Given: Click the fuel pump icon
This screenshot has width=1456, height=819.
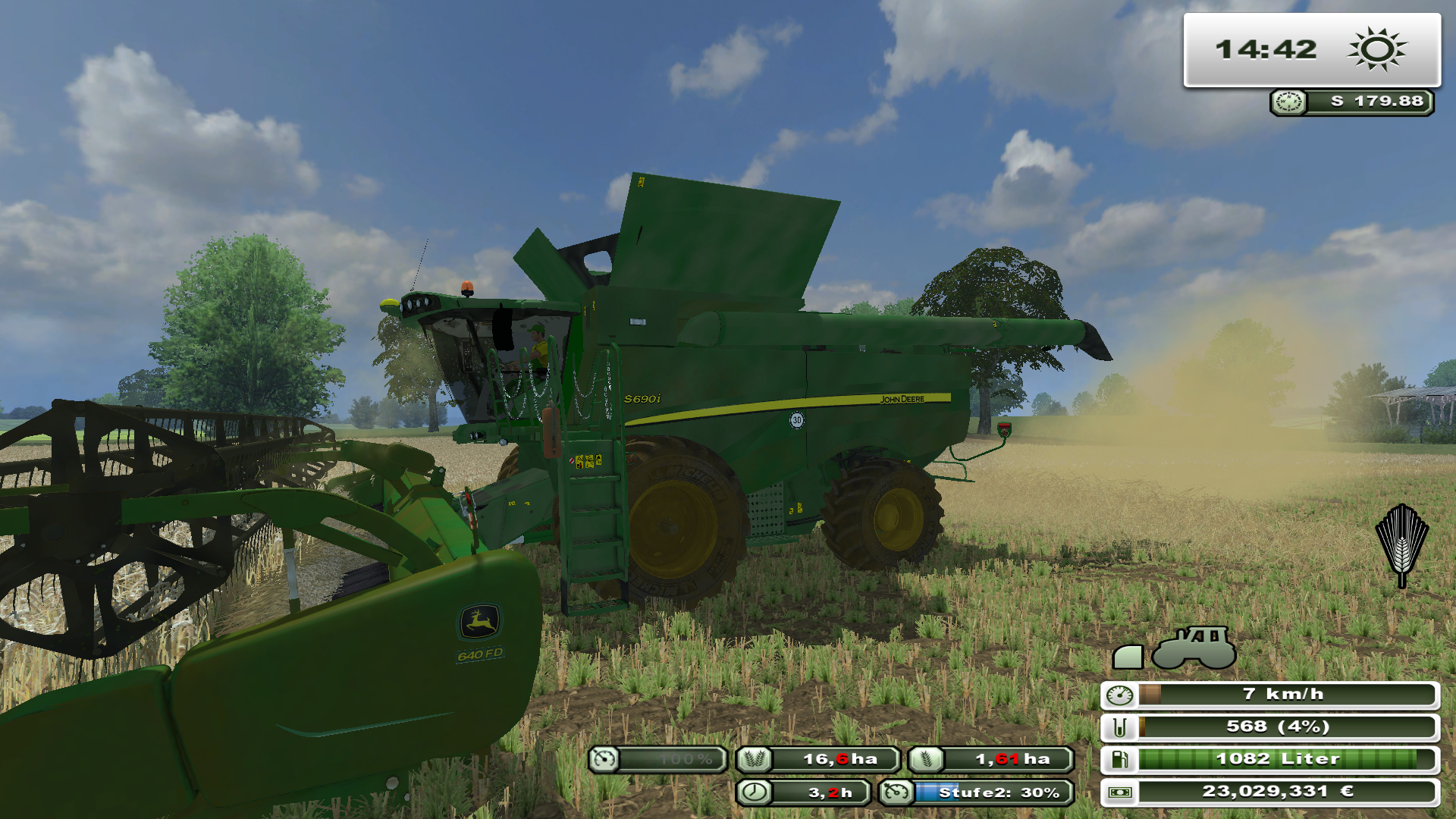Looking at the screenshot, I should pos(1119,759).
